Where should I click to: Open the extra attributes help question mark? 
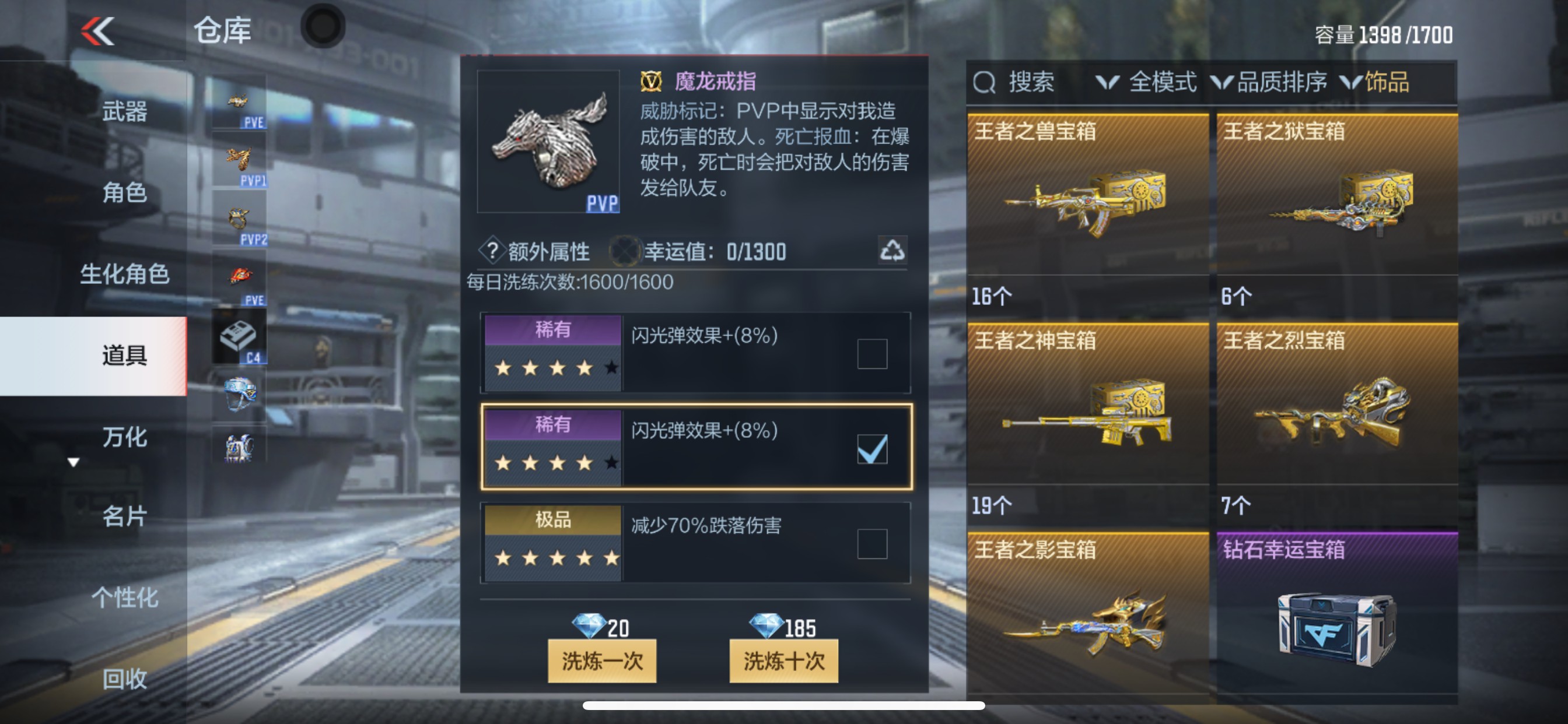494,251
